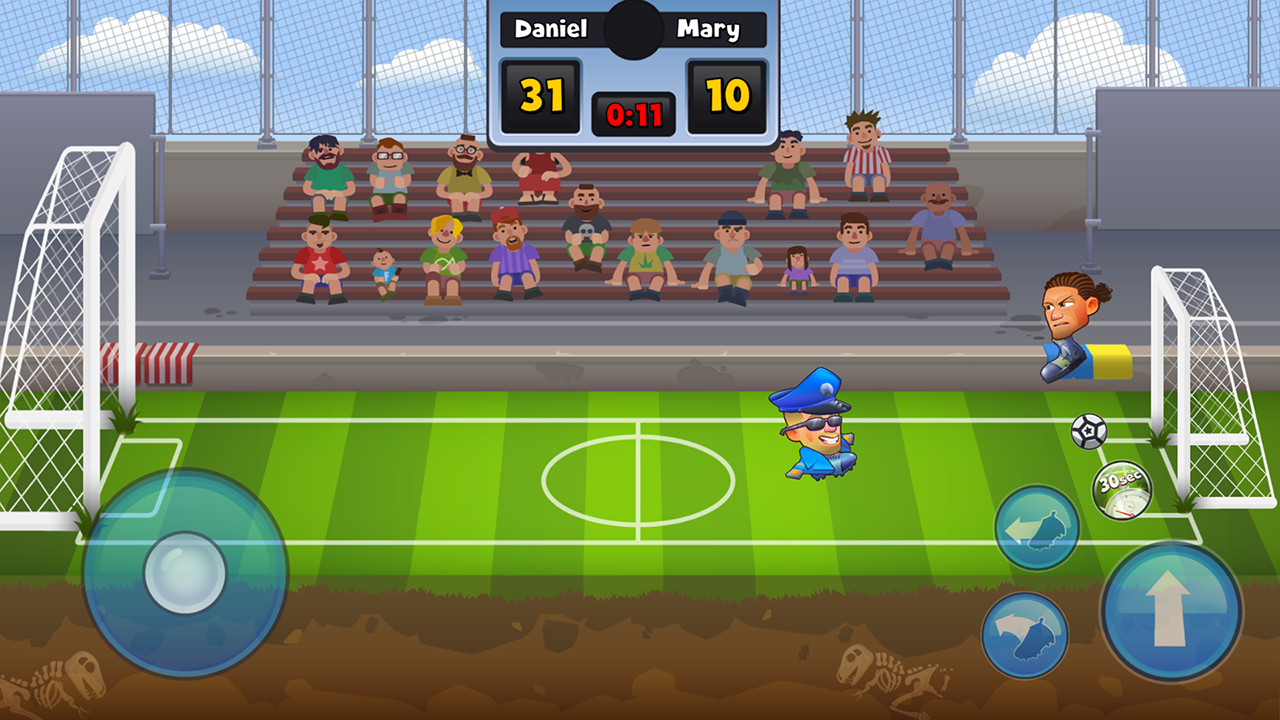Click the virtual joystick knob

(185, 573)
